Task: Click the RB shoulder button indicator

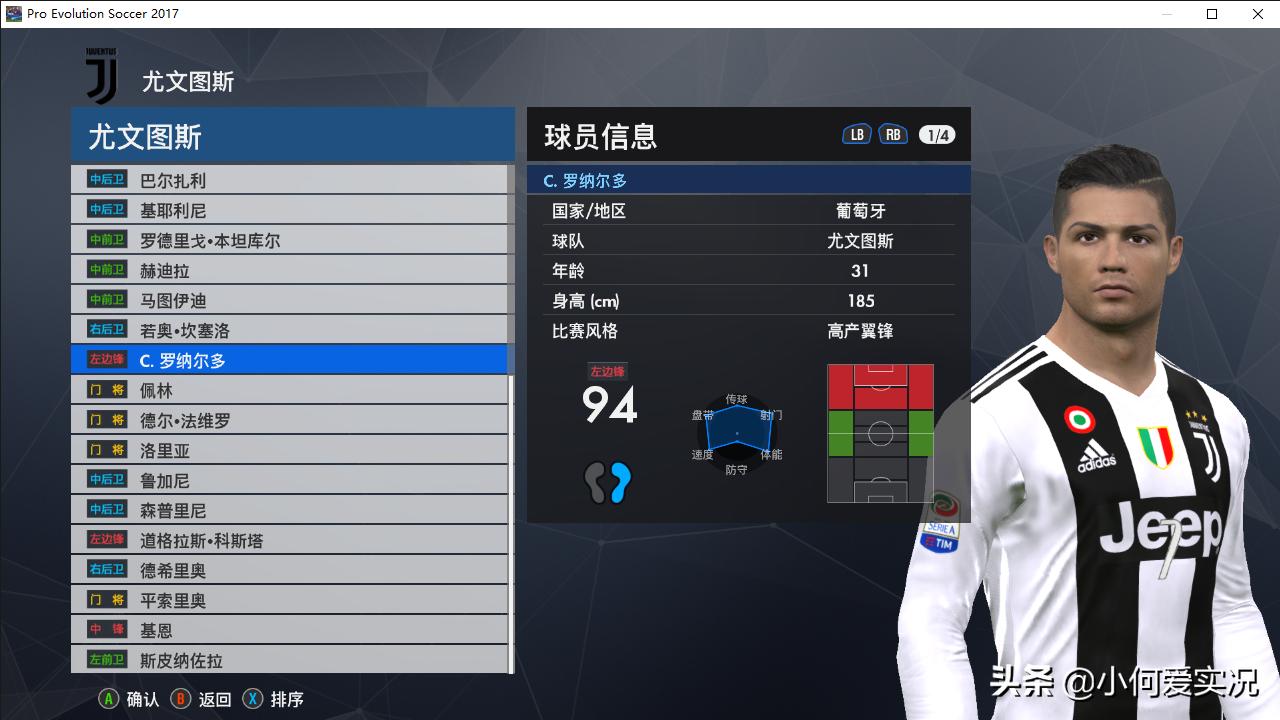Action: pyautogui.click(x=893, y=132)
